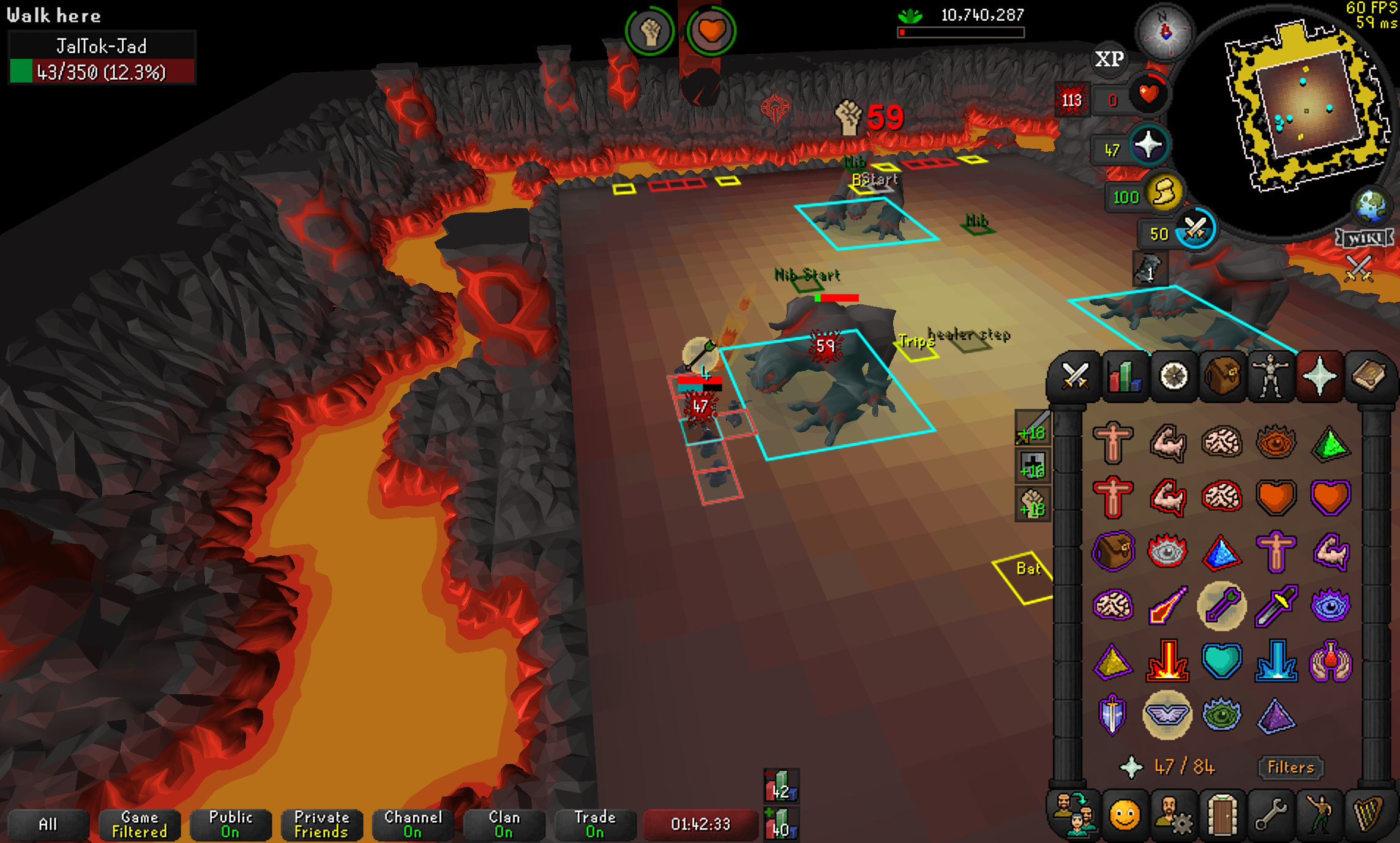Viewport: 1400px width, 843px height.
Task: Click the Wiki lookup button
Action: coord(1364,238)
